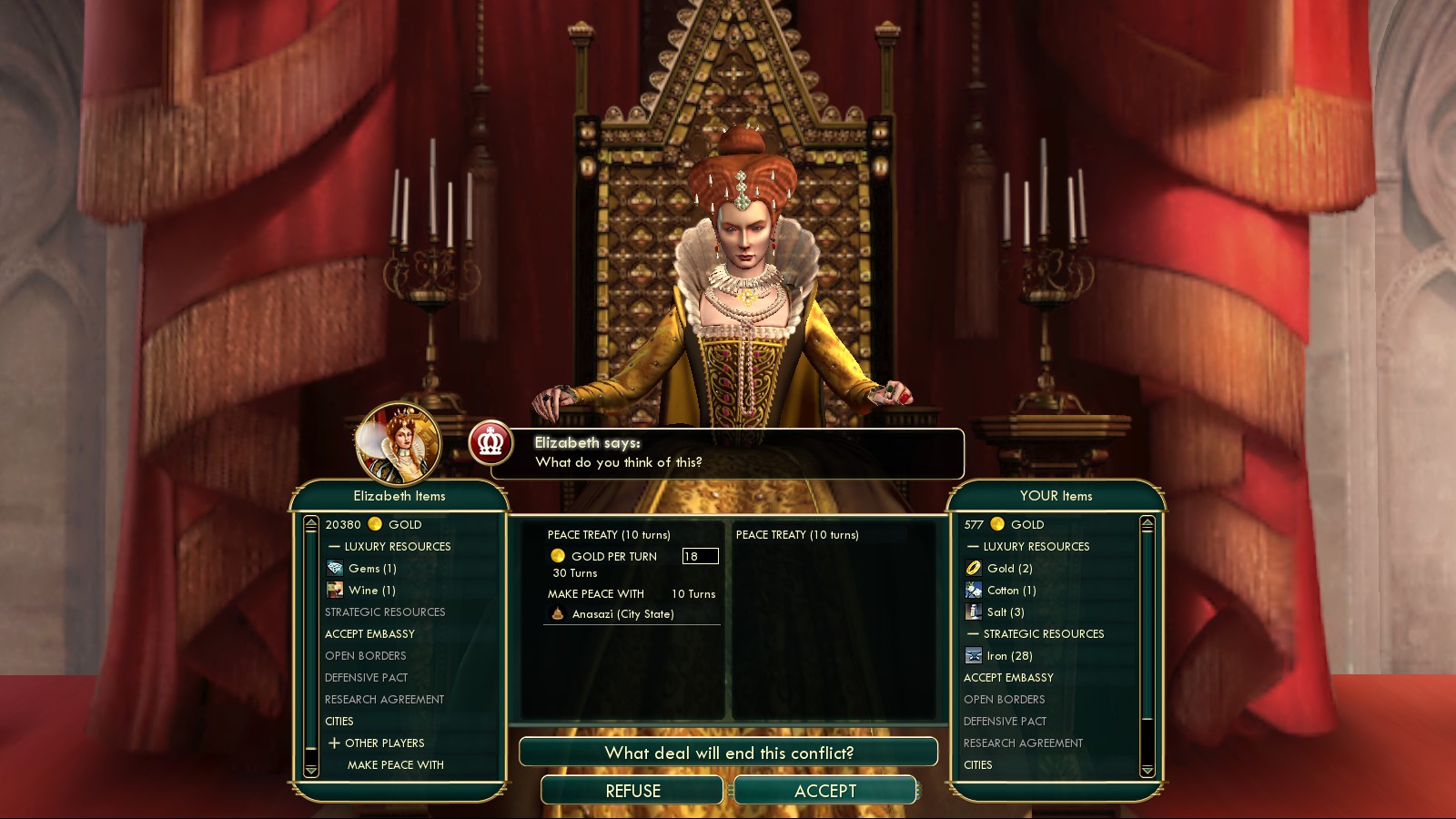Viewport: 1456px width, 819px height.
Task: Offer your Iron strategic resource
Action: click(x=1009, y=656)
